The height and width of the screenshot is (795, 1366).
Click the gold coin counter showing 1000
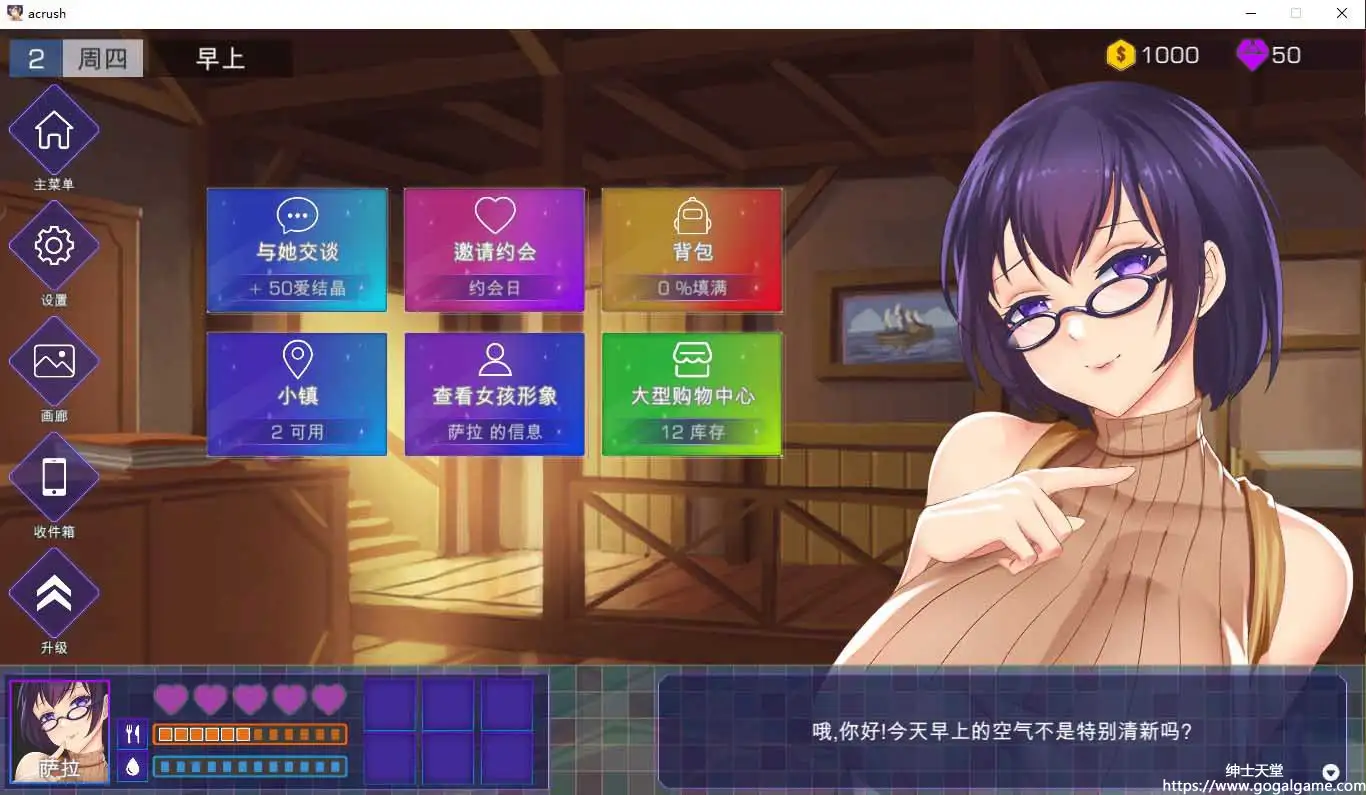(x=1152, y=55)
